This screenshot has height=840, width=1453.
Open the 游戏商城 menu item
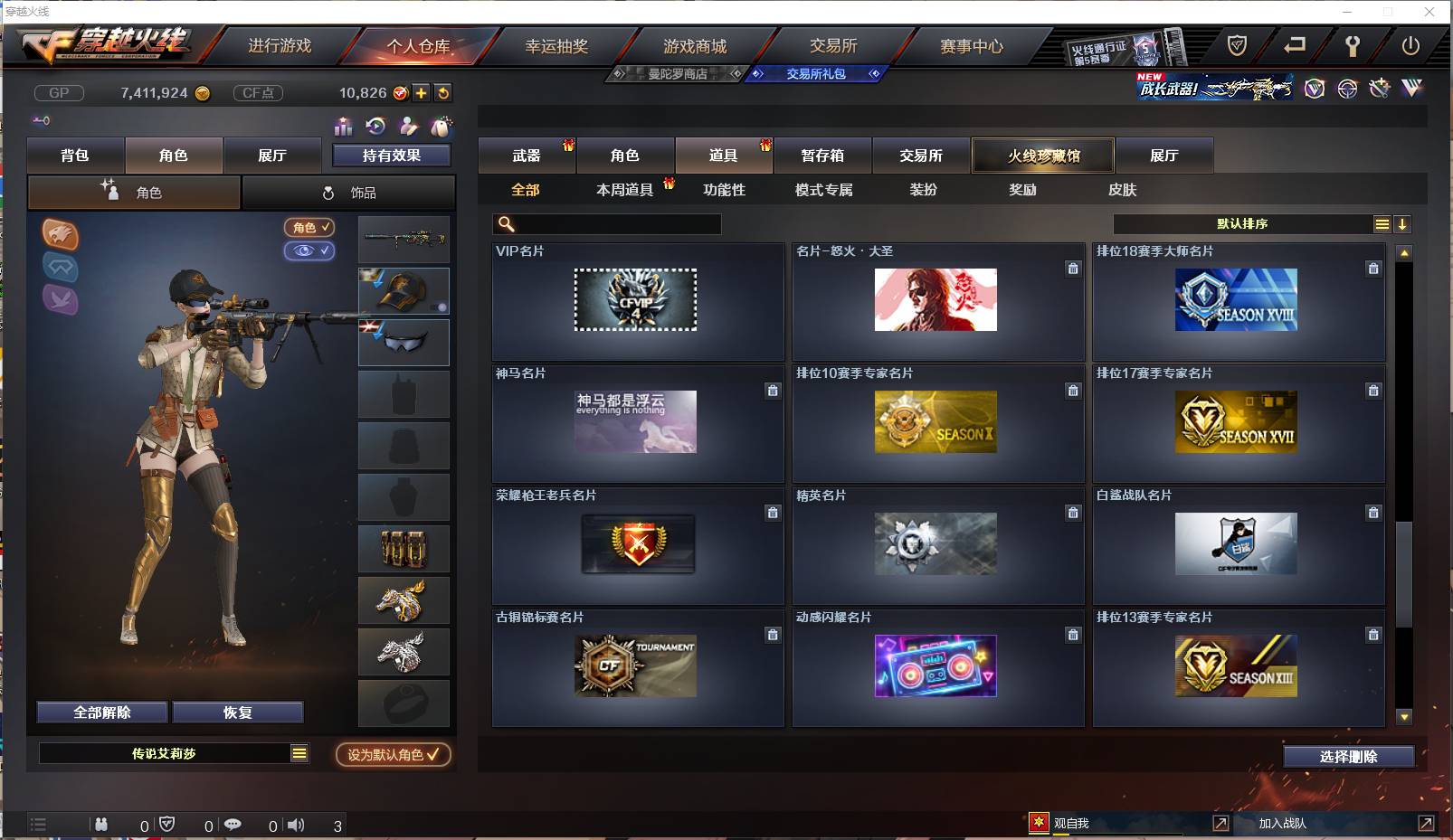[697, 46]
